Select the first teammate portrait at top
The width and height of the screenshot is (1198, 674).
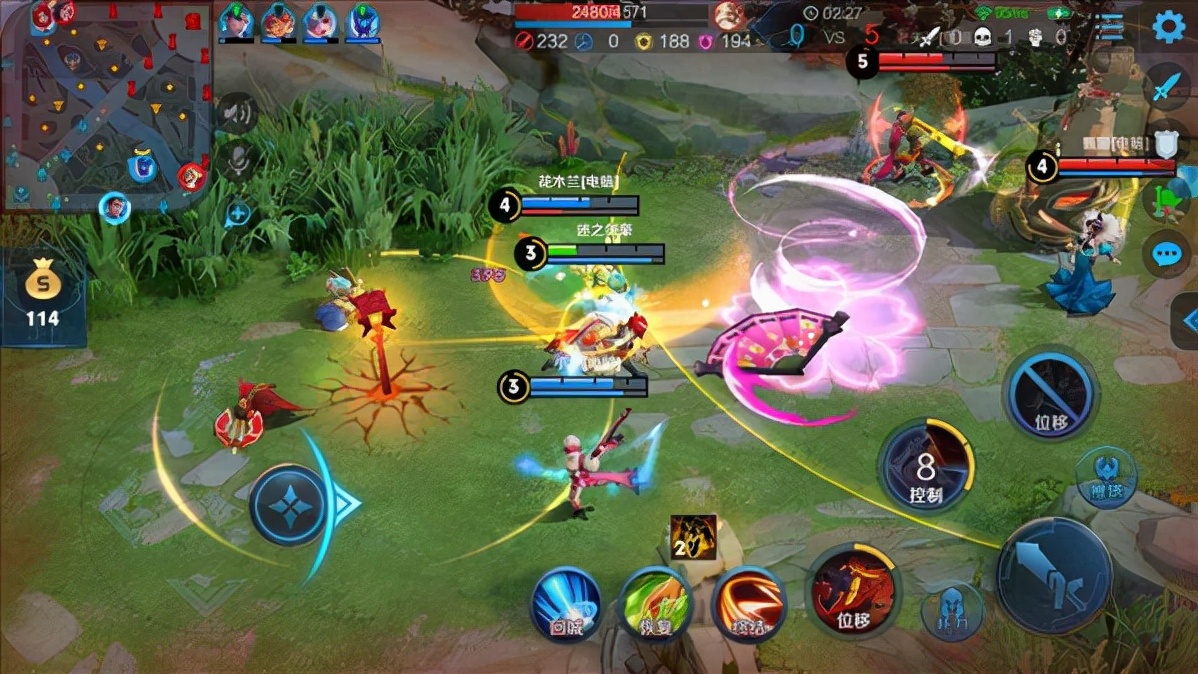point(236,21)
